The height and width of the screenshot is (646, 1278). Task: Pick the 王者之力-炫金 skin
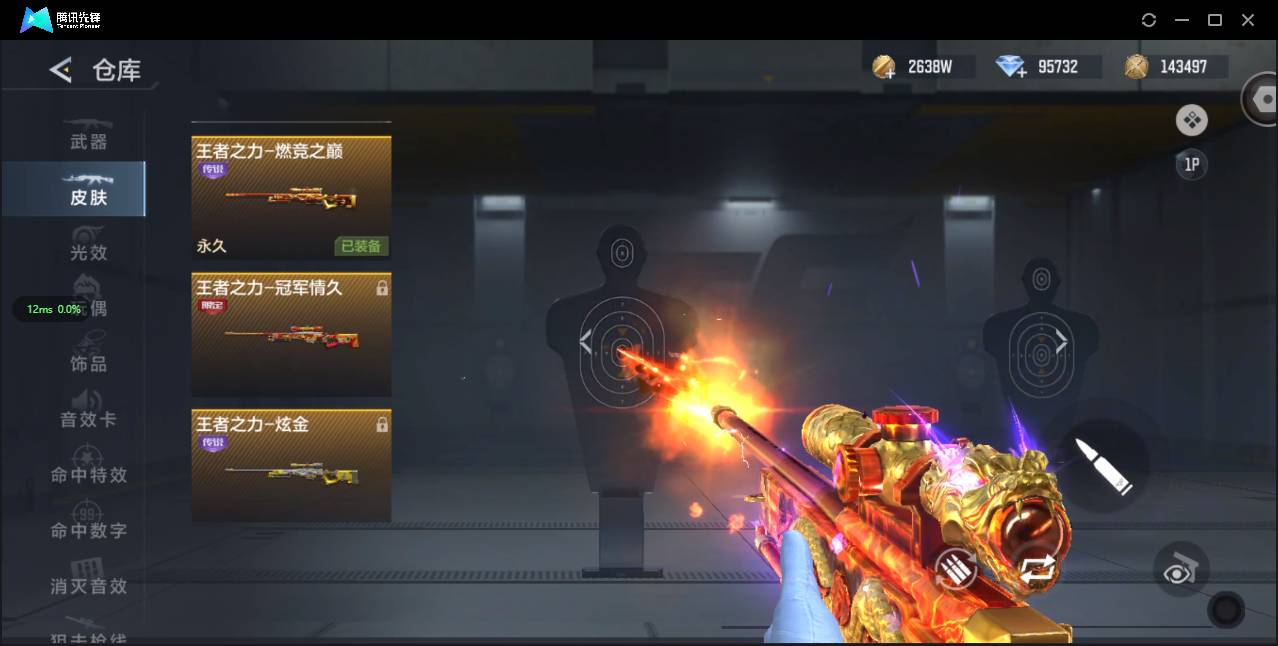pos(291,465)
